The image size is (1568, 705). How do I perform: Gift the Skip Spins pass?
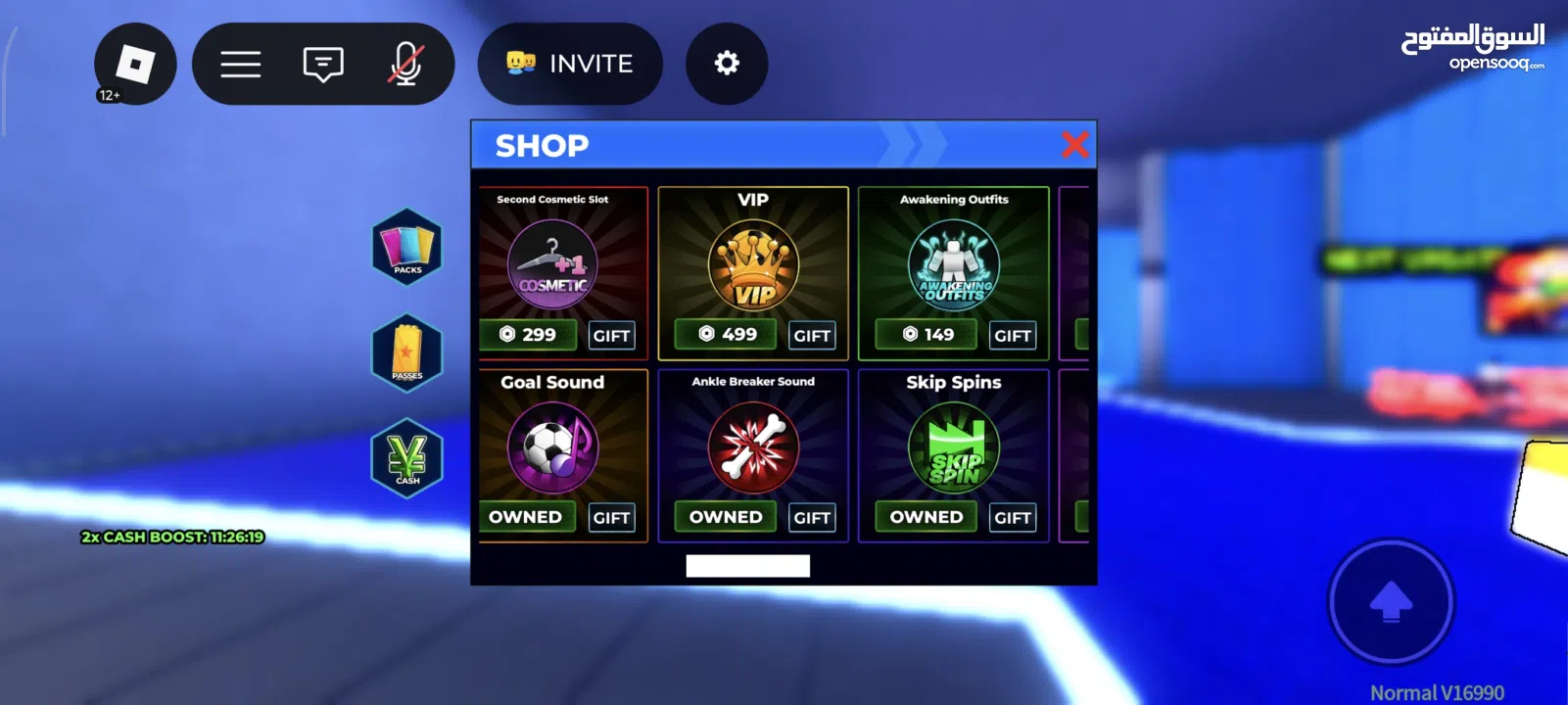click(x=1012, y=518)
